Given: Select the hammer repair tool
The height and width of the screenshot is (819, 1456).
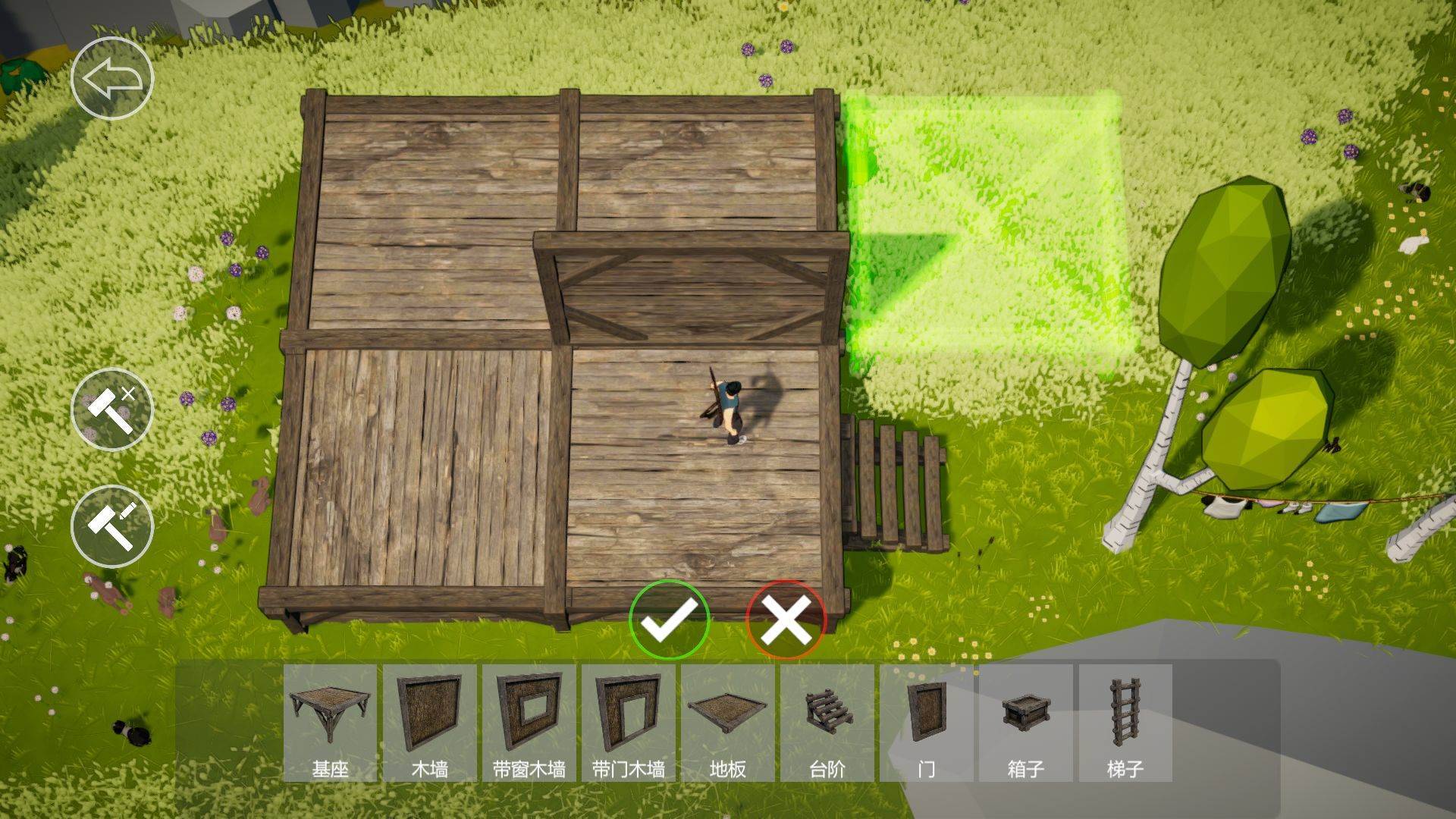Looking at the screenshot, I should pos(112,526).
